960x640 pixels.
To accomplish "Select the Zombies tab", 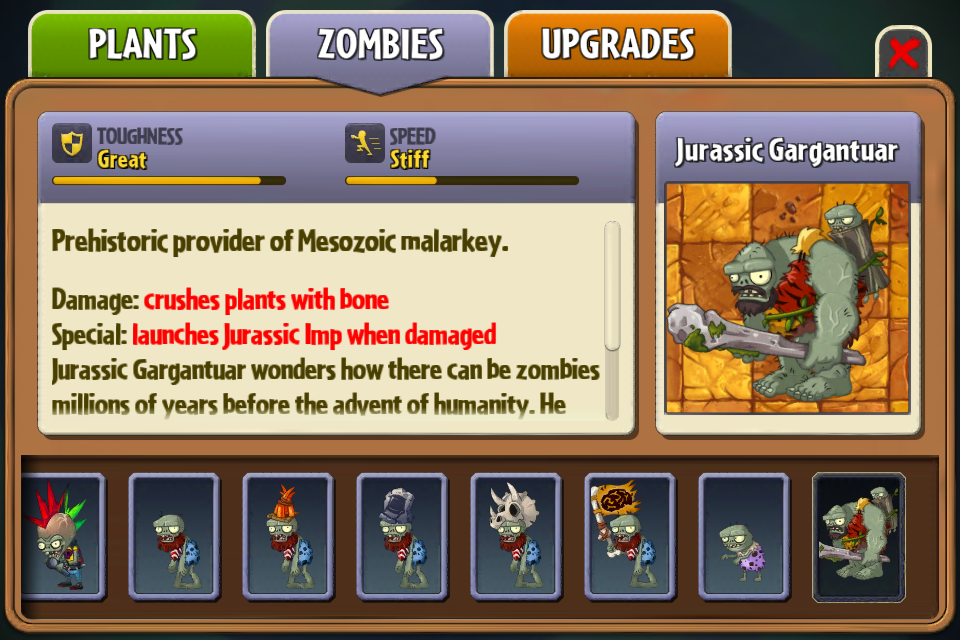I will tap(380, 45).
